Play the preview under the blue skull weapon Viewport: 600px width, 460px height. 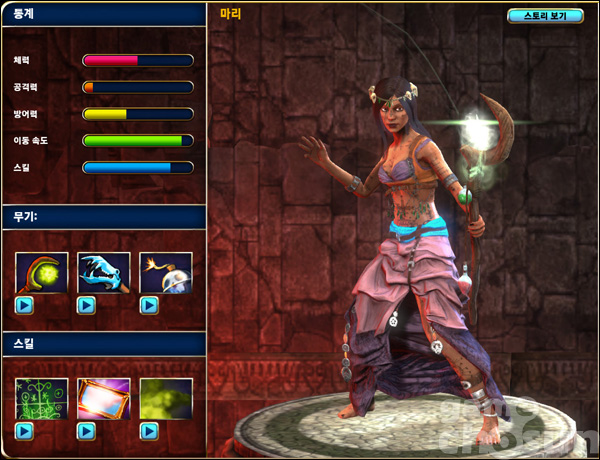(87, 305)
